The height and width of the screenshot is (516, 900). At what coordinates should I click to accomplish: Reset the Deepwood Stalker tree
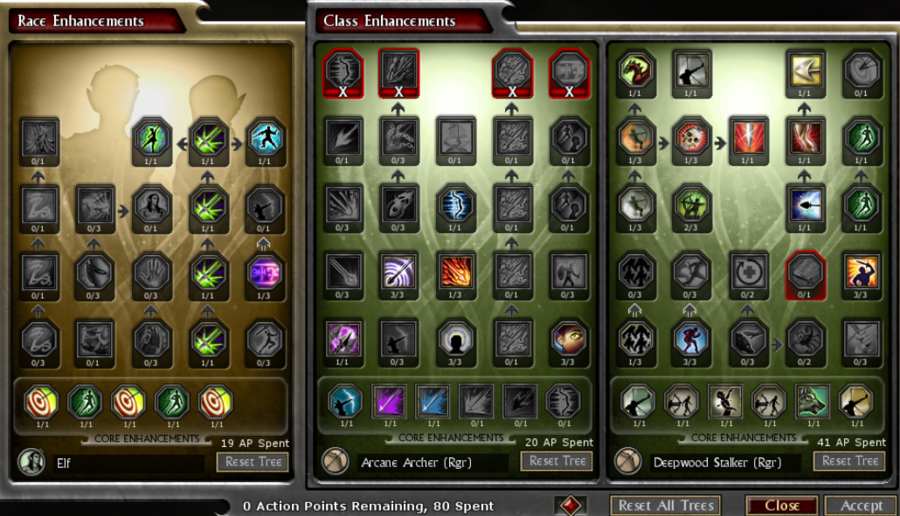pyautogui.click(x=849, y=461)
